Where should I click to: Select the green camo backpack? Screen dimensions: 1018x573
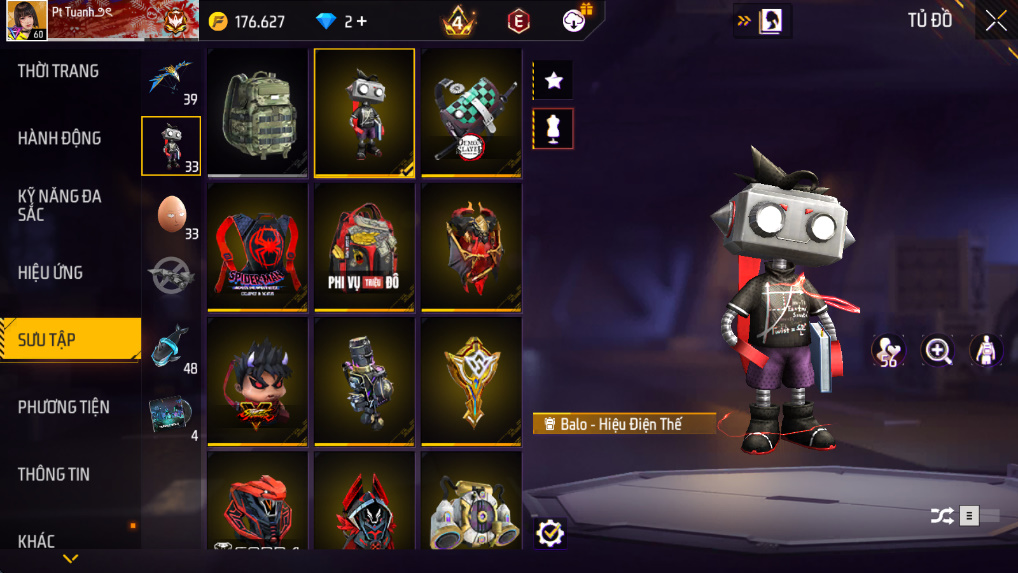(x=258, y=111)
